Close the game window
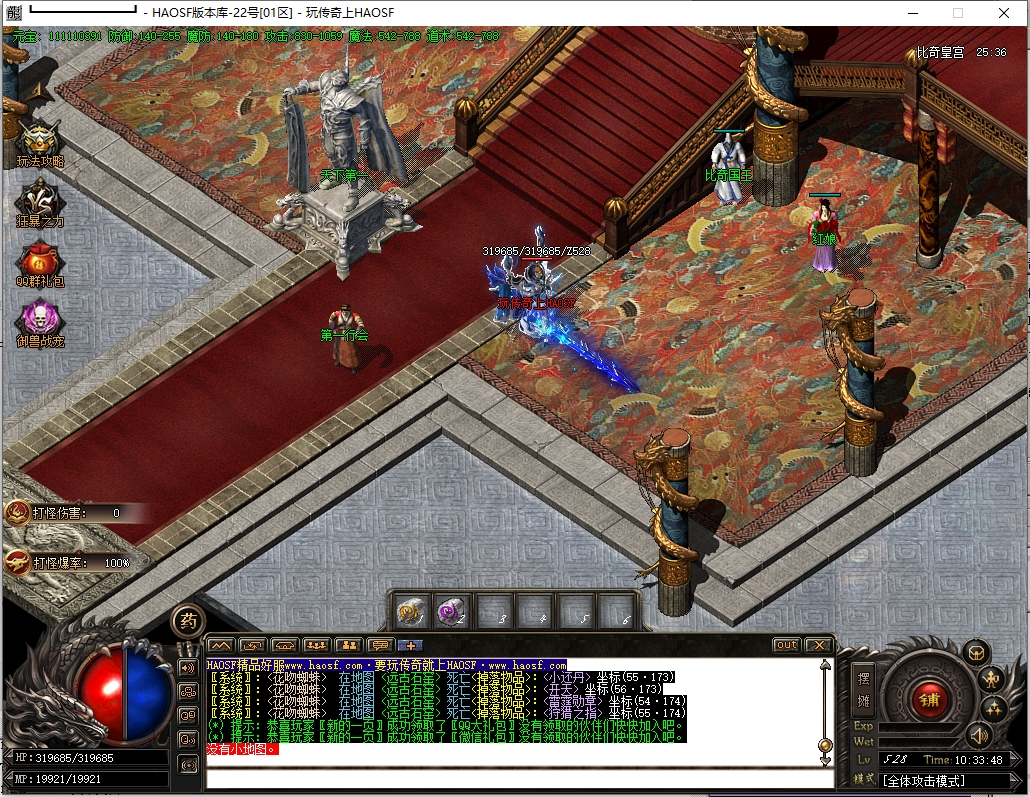Image resolution: width=1030 pixels, height=797 pixels. tap(1004, 13)
